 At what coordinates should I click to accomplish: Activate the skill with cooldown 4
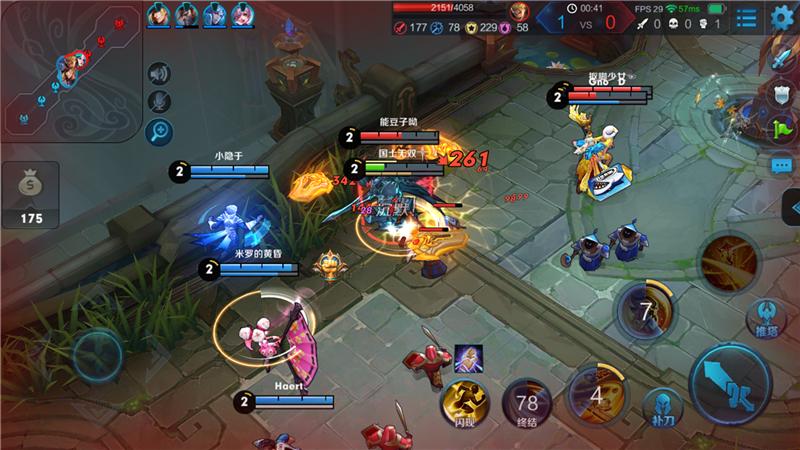(596, 393)
